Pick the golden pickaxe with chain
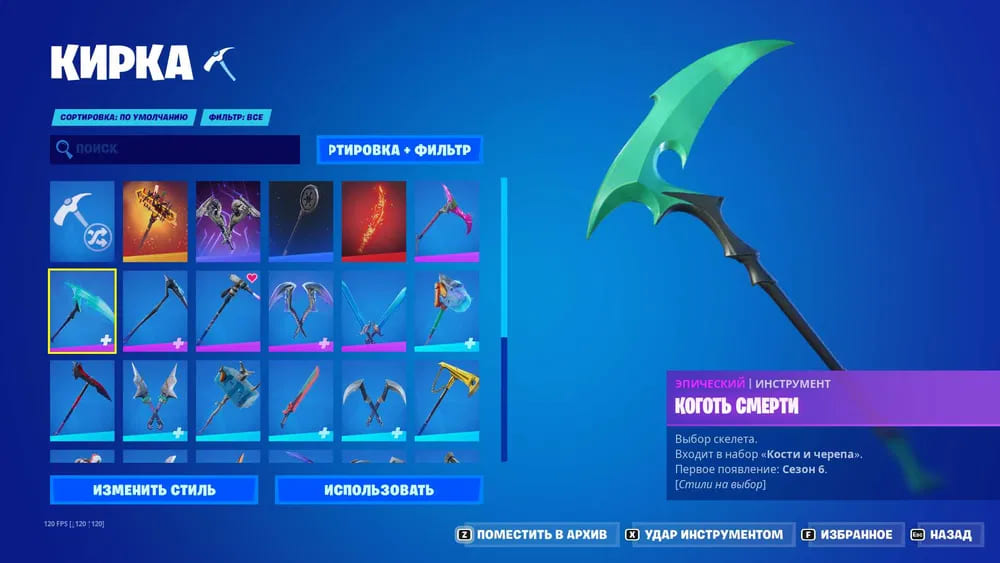The width and height of the screenshot is (1000, 563). pyautogui.click(x=447, y=400)
